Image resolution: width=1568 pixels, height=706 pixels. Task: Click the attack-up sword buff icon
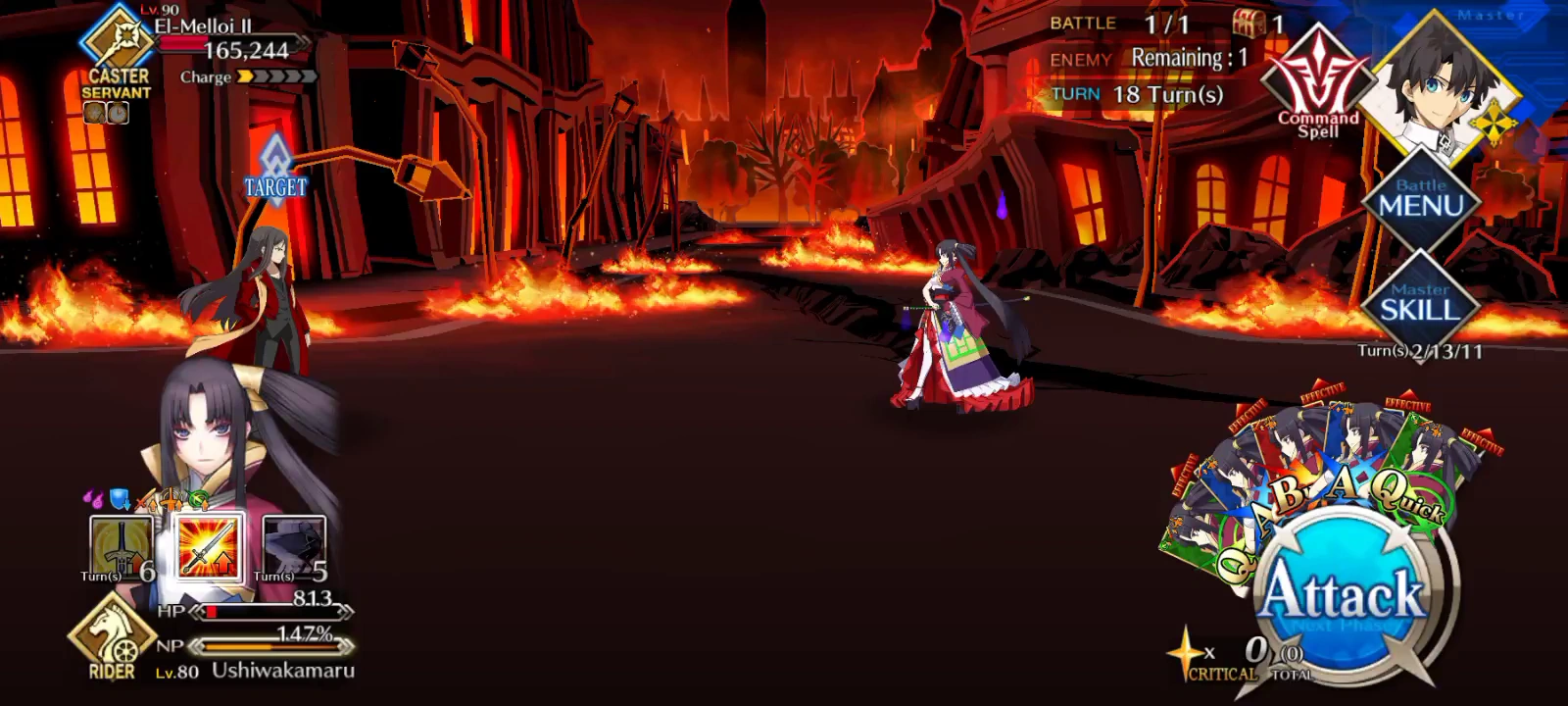(145, 500)
